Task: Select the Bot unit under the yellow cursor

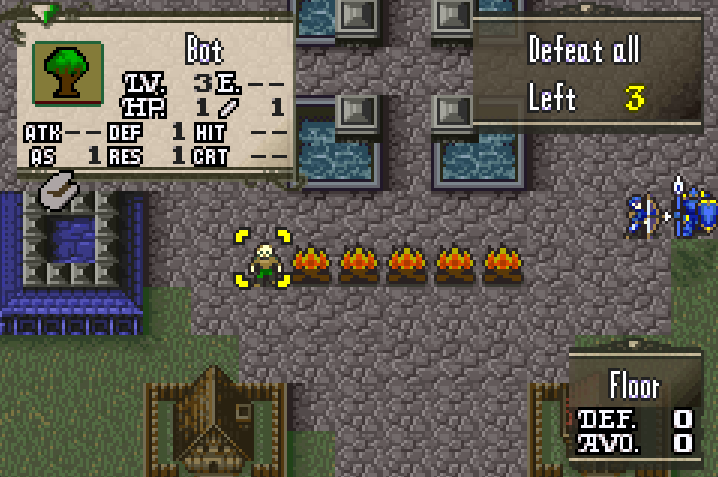Action: click(263, 262)
